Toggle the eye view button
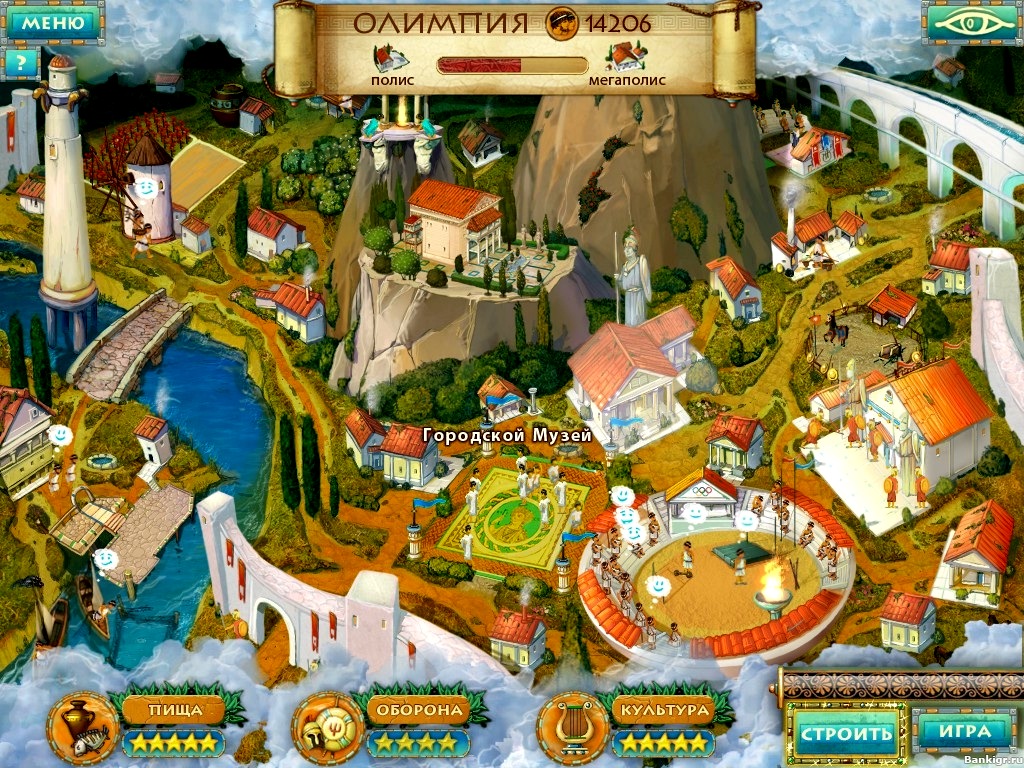Viewport: 1024px width, 768px height. point(972,22)
